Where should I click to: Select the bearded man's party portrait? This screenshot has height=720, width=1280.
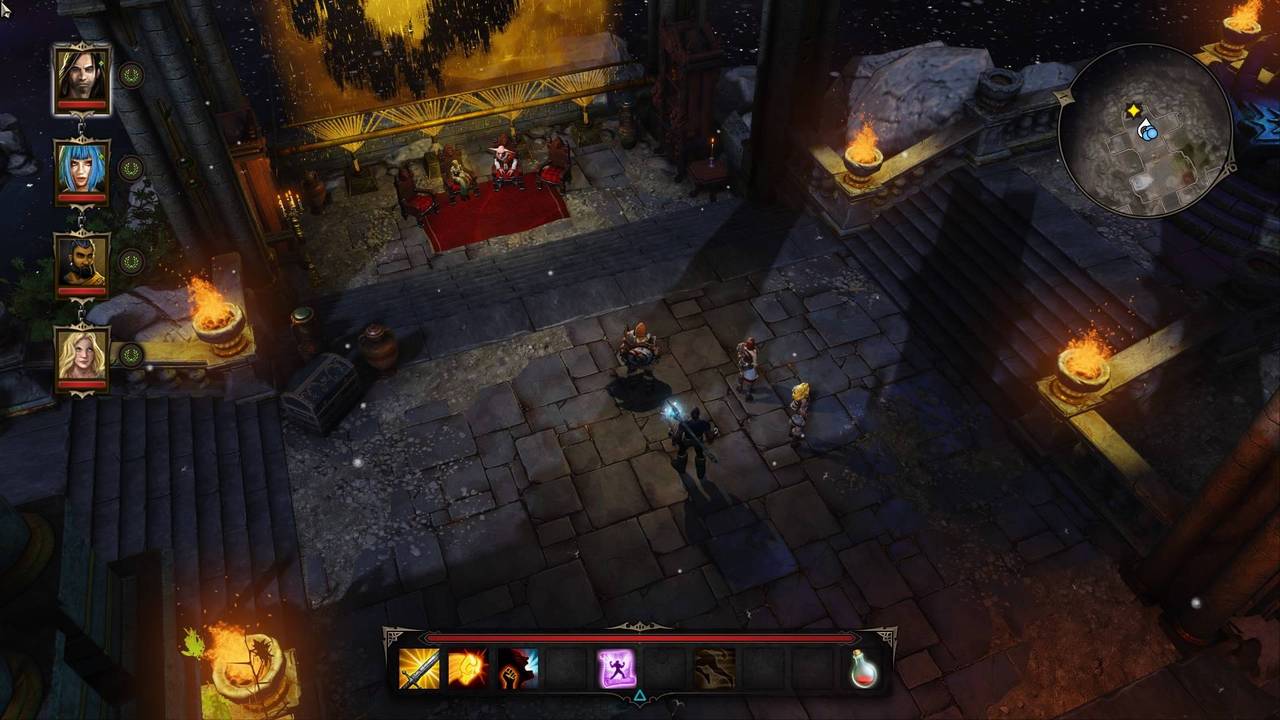click(x=82, y=262)
